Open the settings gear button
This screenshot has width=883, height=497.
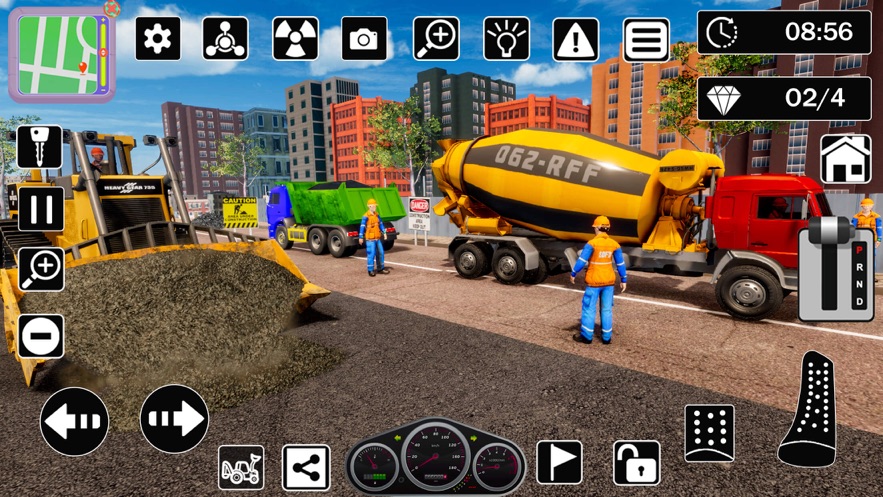(158, 38)
